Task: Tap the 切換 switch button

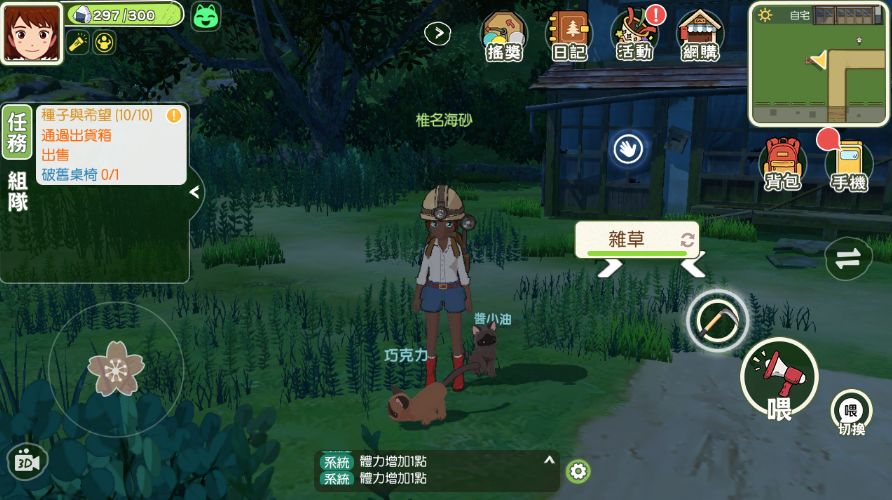Action: [851, 412]
